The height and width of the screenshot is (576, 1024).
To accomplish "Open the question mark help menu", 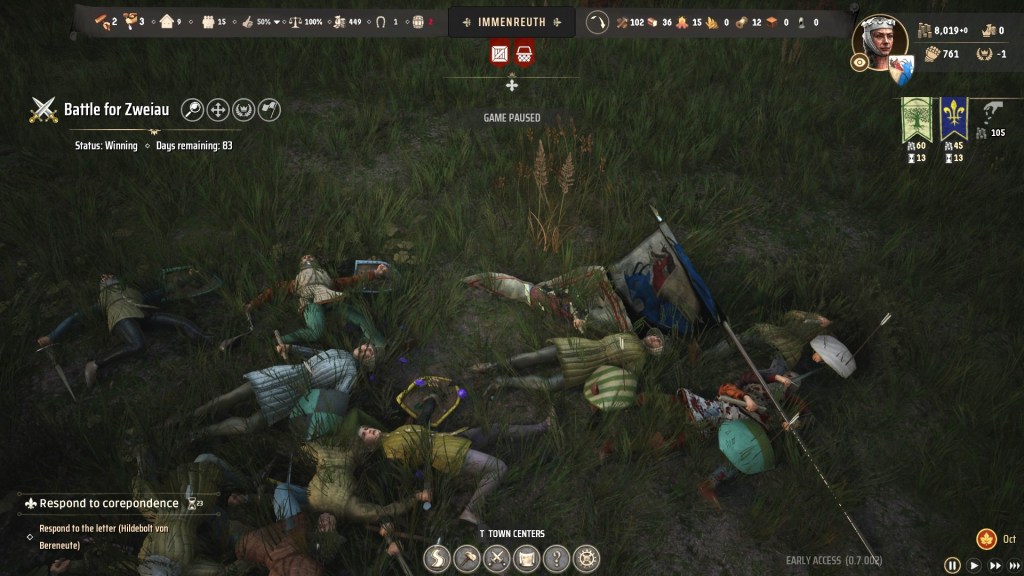I will pyautogui.click(x=556, y=558).
